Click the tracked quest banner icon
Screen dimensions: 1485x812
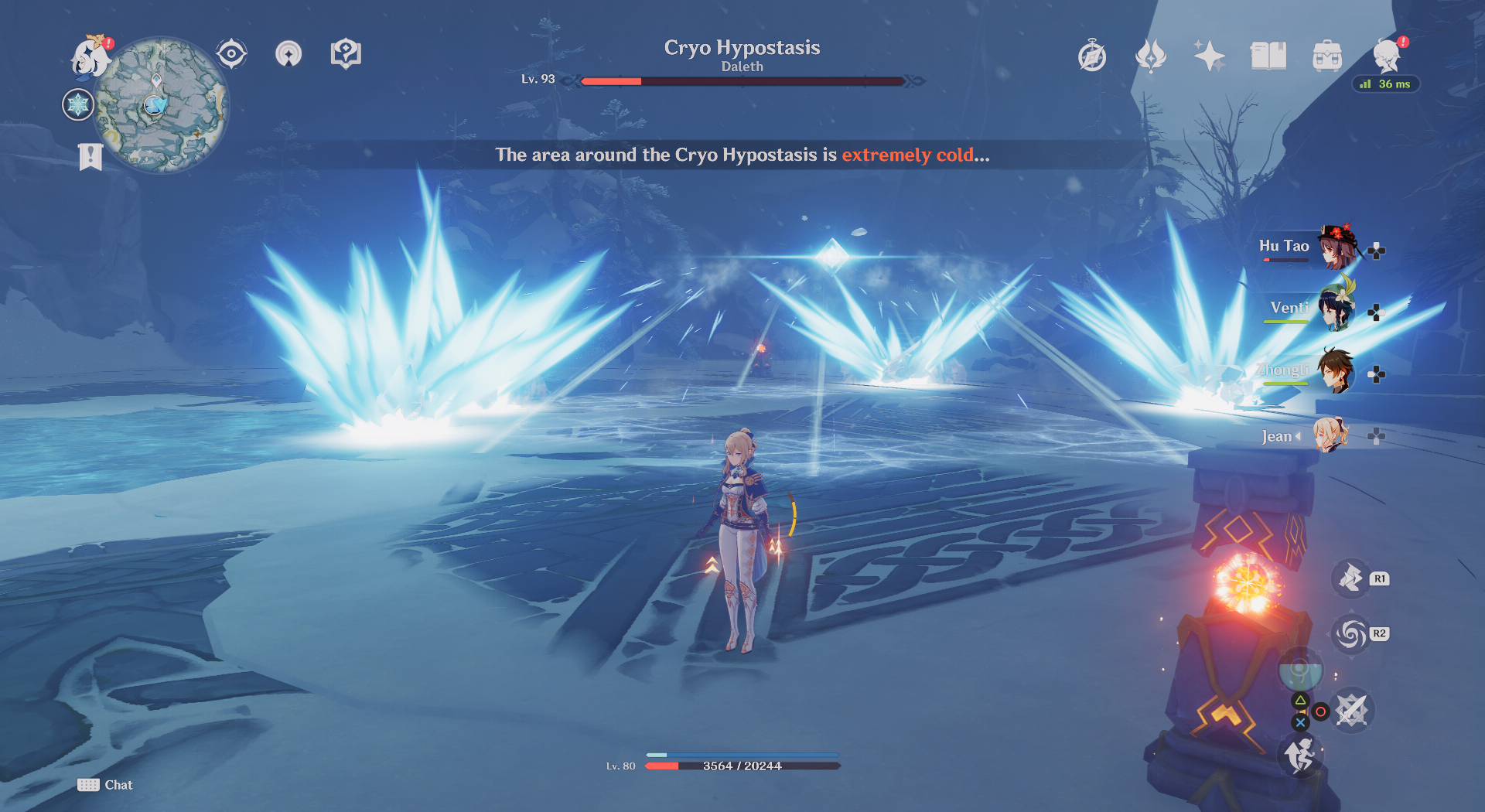[x=90, y=157]
